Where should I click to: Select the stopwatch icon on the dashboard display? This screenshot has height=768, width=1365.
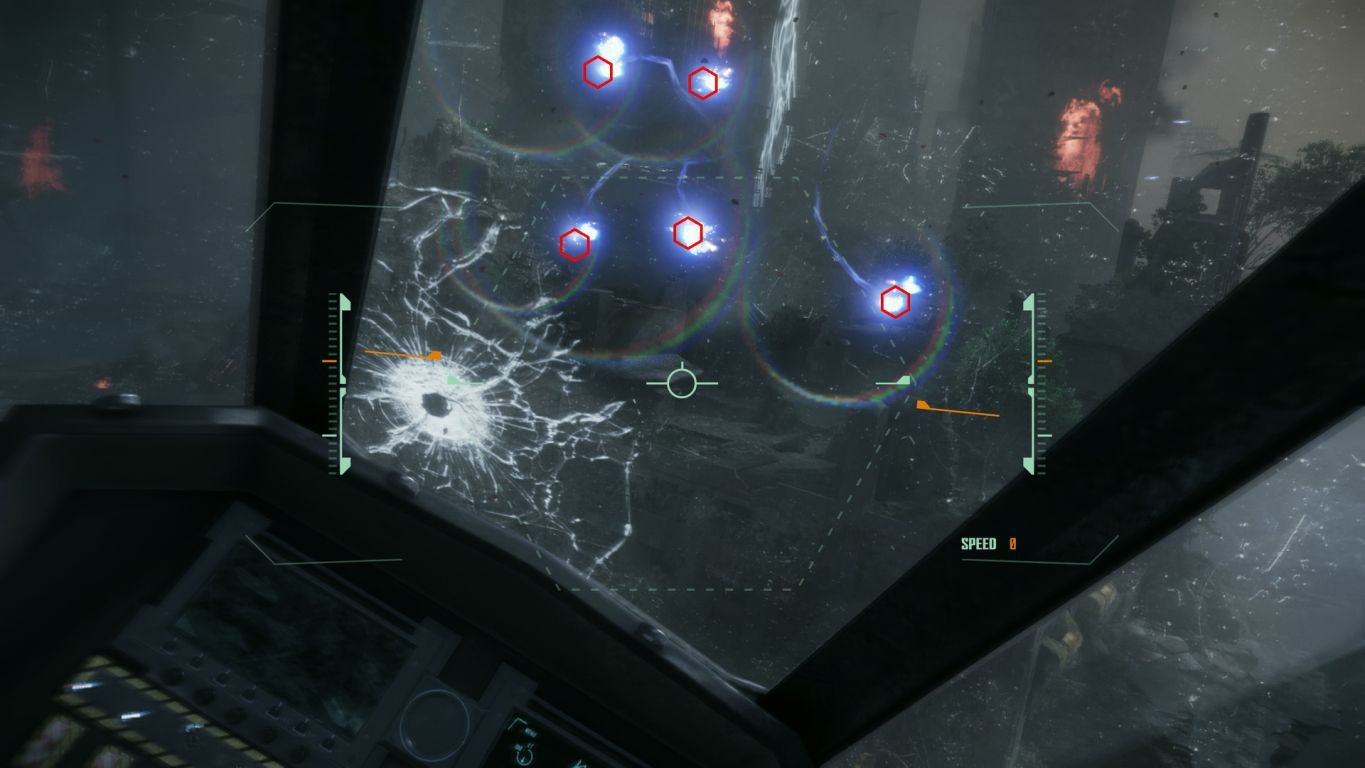(524, 754)
